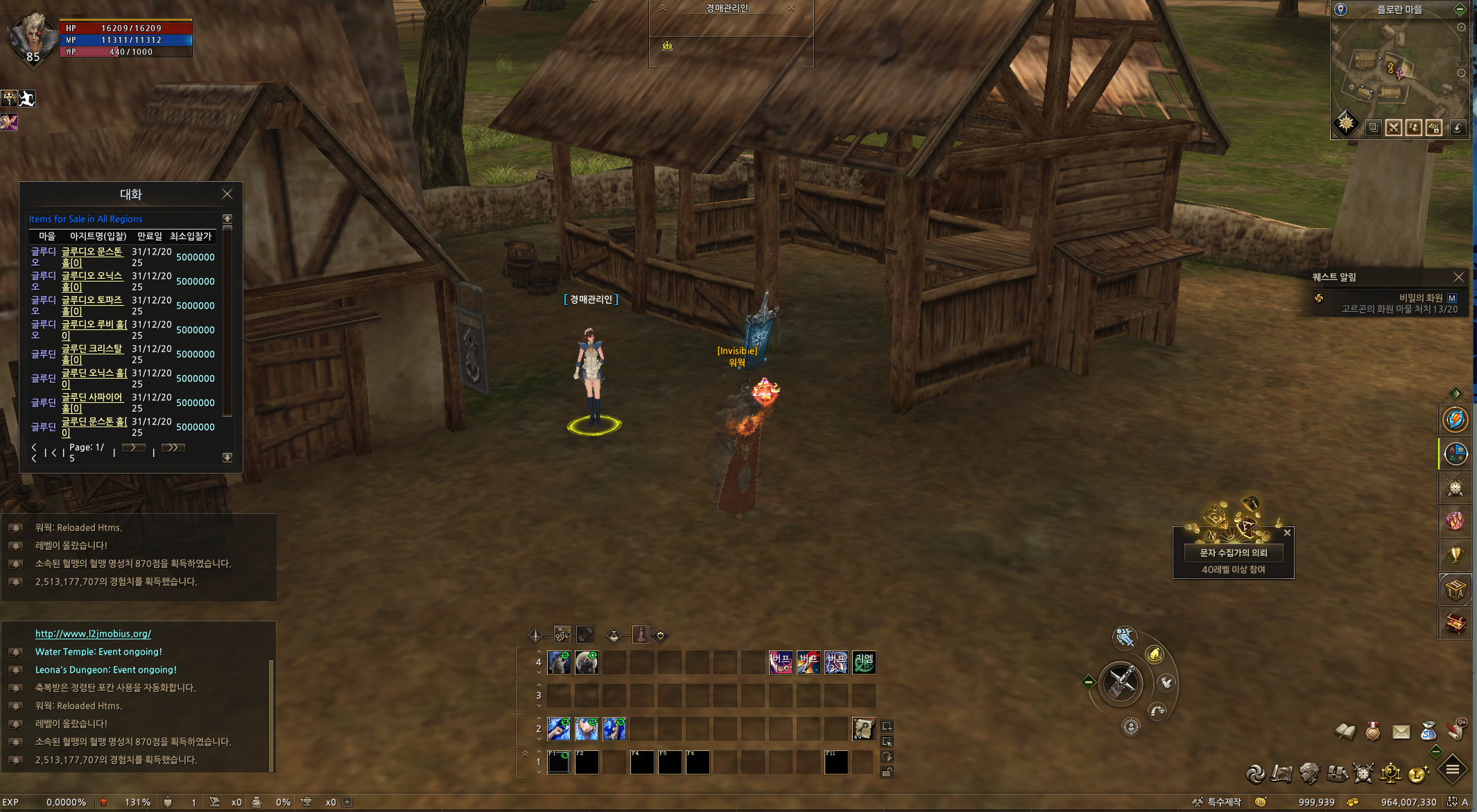Select the 비밀의 화원 quest entry
This screenshot has height=812, width=1477.
1420,297
